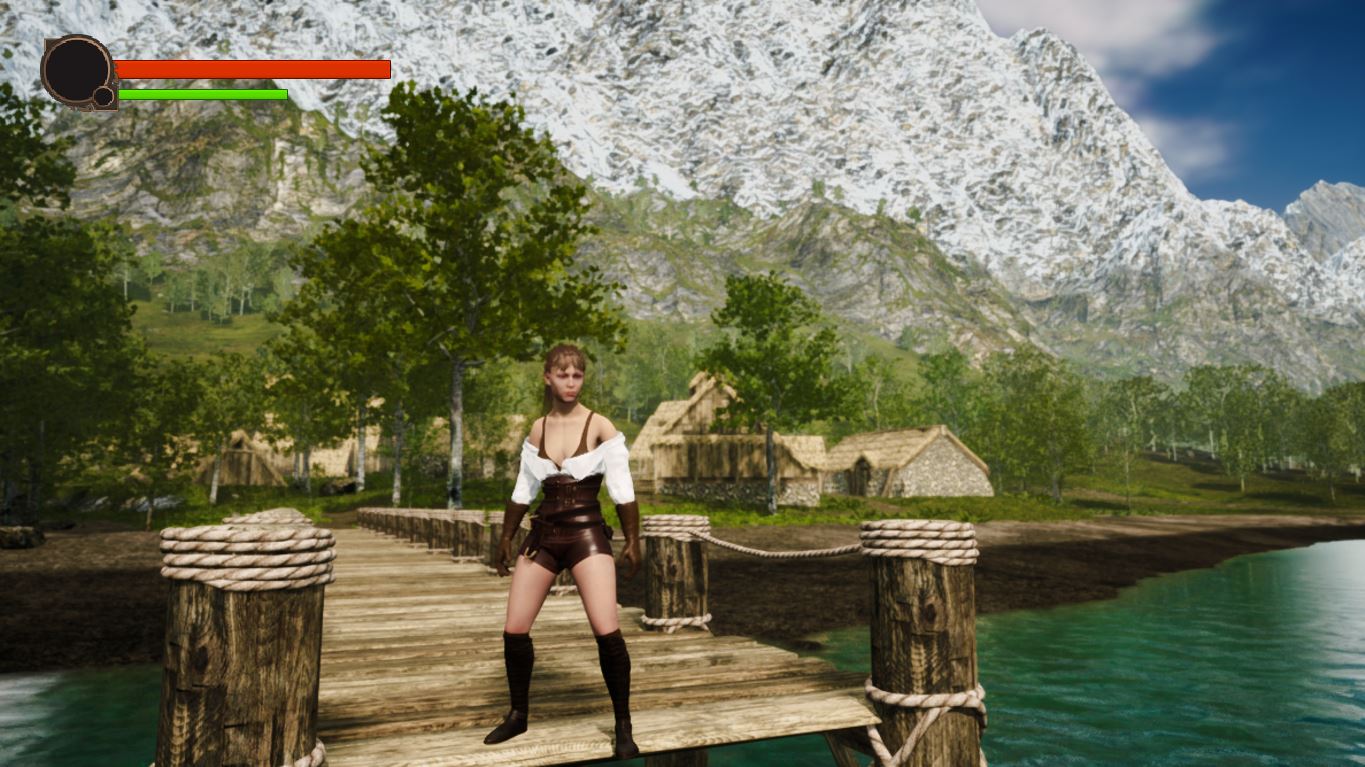
Task: Click the large dark round portrait orb
Action: click(x=76, y=69)
